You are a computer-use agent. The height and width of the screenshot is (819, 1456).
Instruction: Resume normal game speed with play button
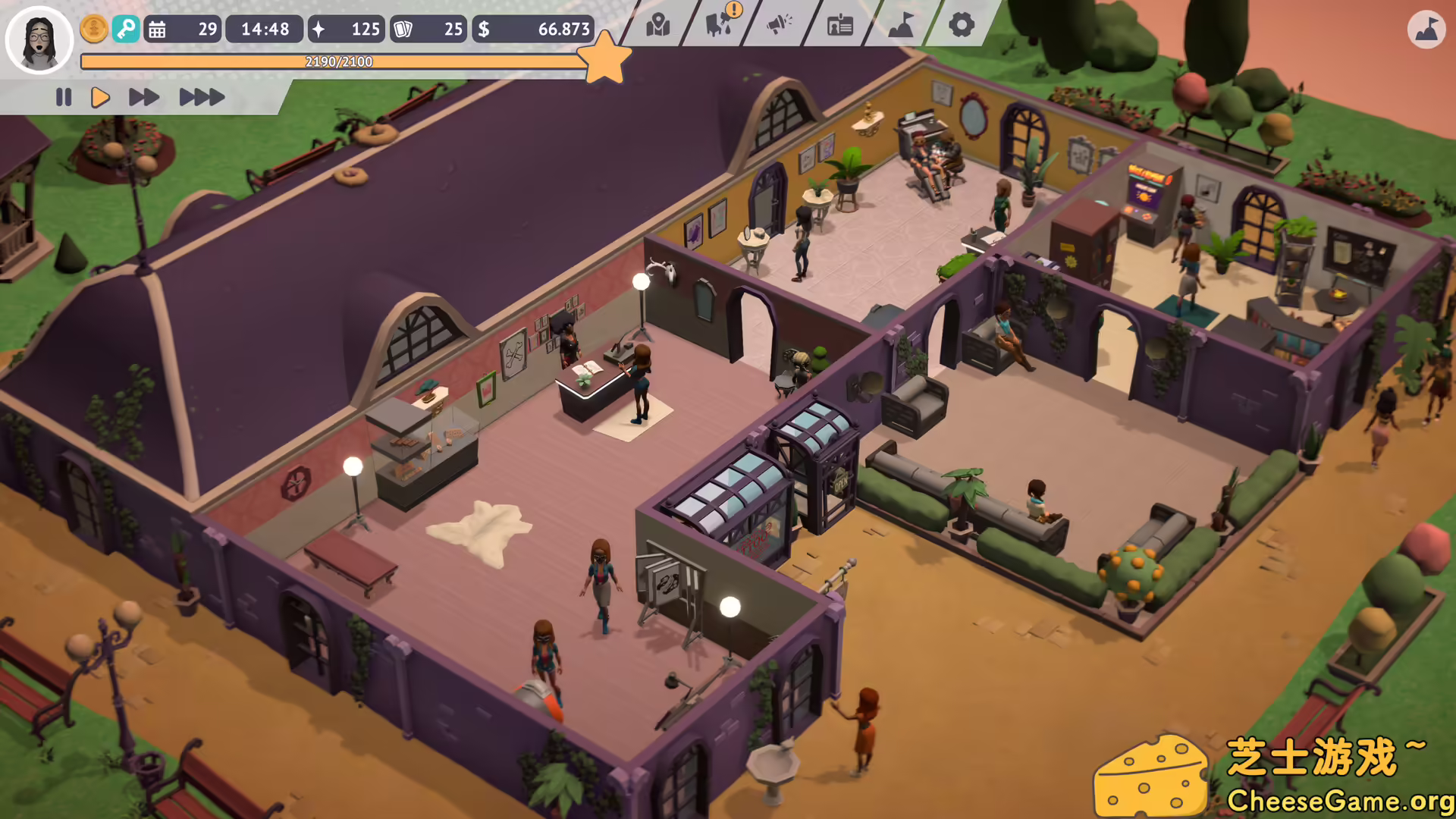pyautogui.click(x=99, y=97)
